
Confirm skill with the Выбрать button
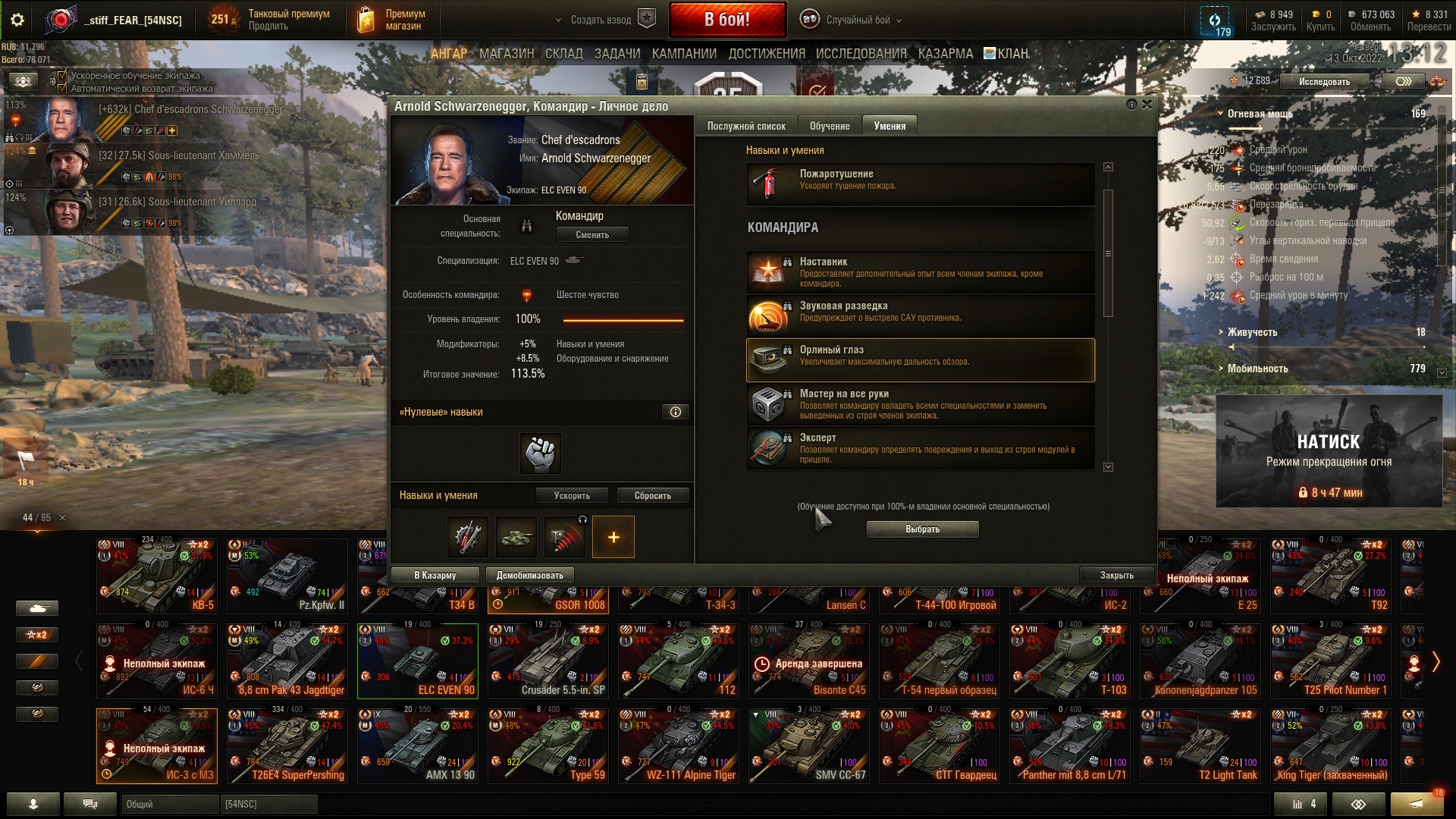coord(922,529)
